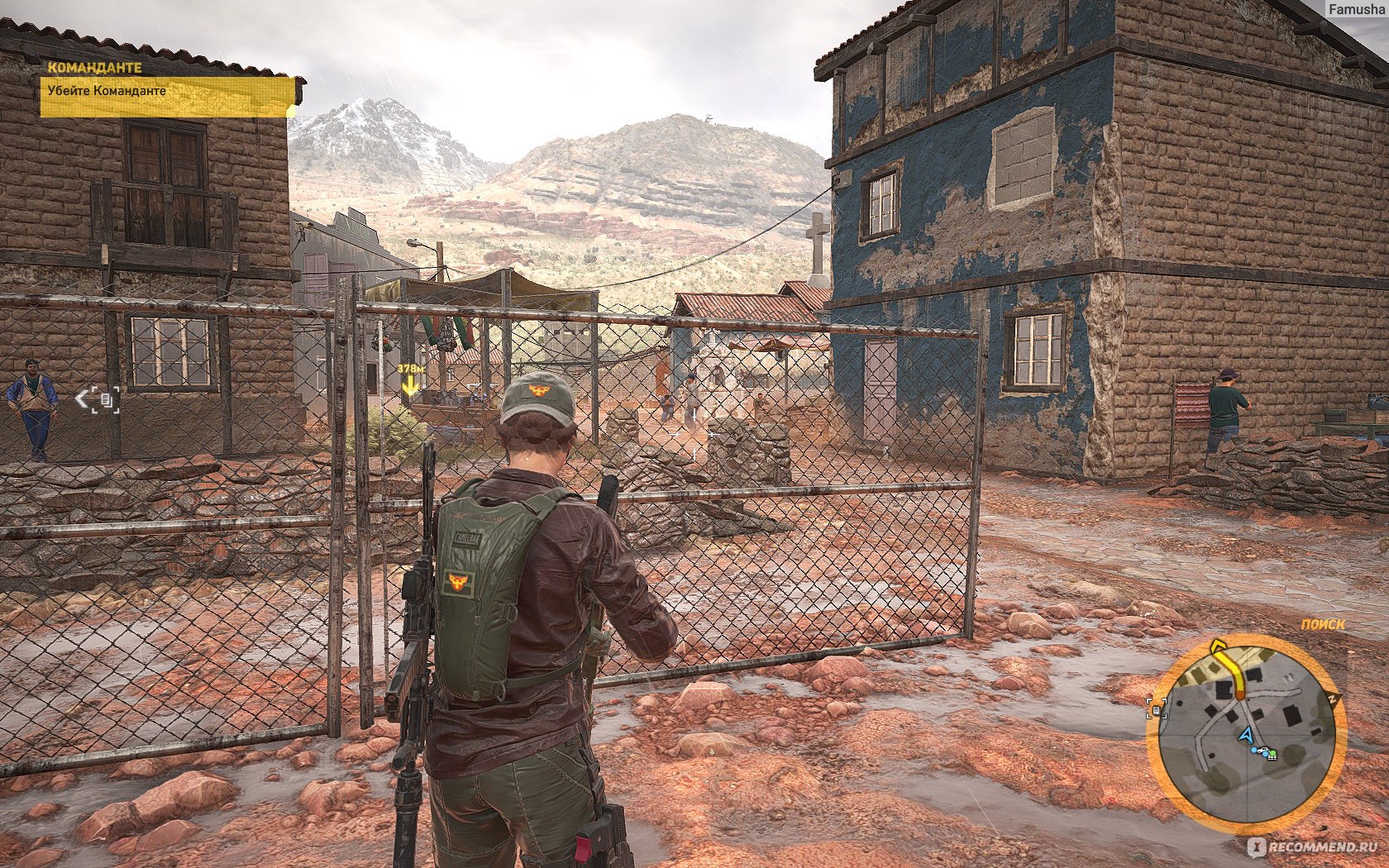Click the north compass marker on minimap
The image size is (1389, 868).
click(1334, 699)
